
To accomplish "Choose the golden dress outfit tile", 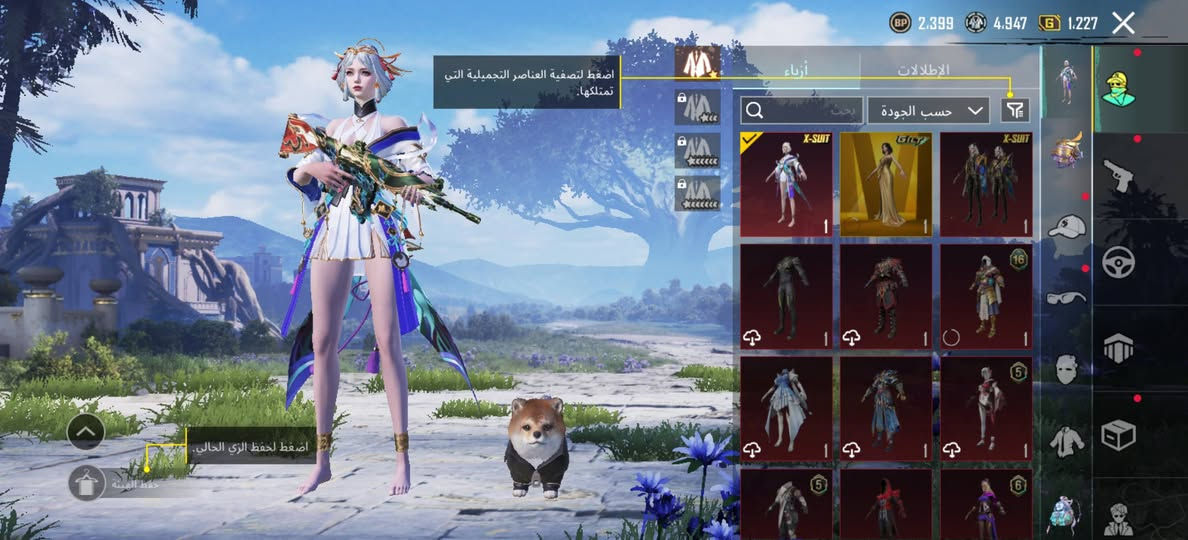I will click(x=886, y=184).
